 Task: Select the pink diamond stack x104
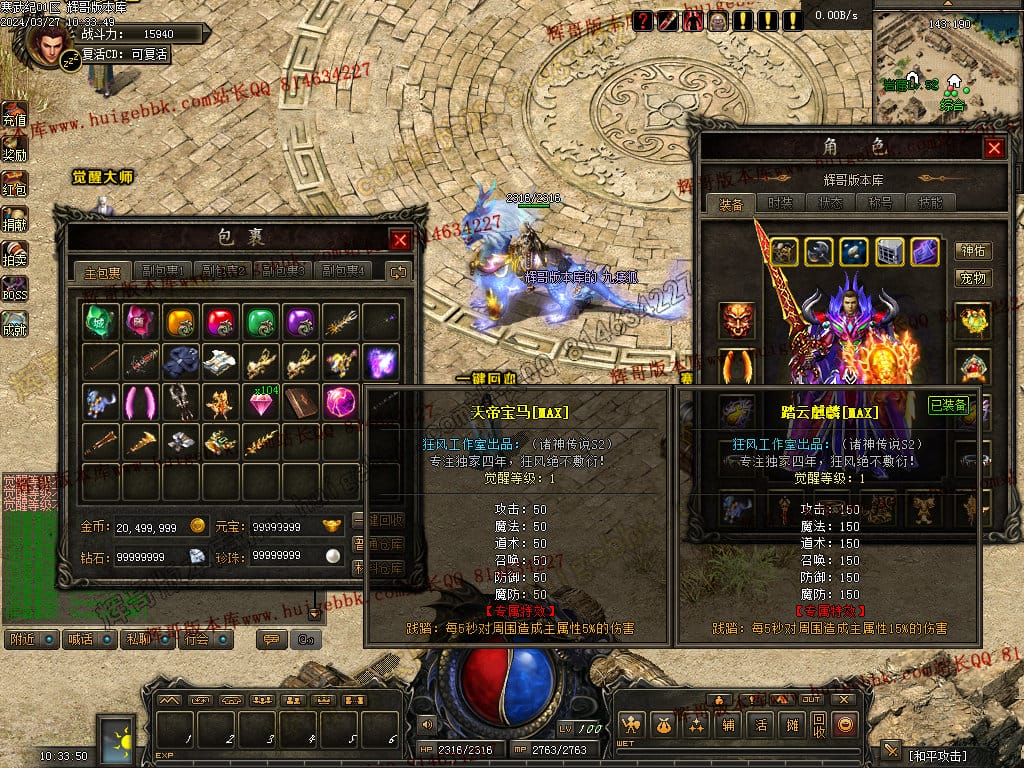click(x=261, y=401)
